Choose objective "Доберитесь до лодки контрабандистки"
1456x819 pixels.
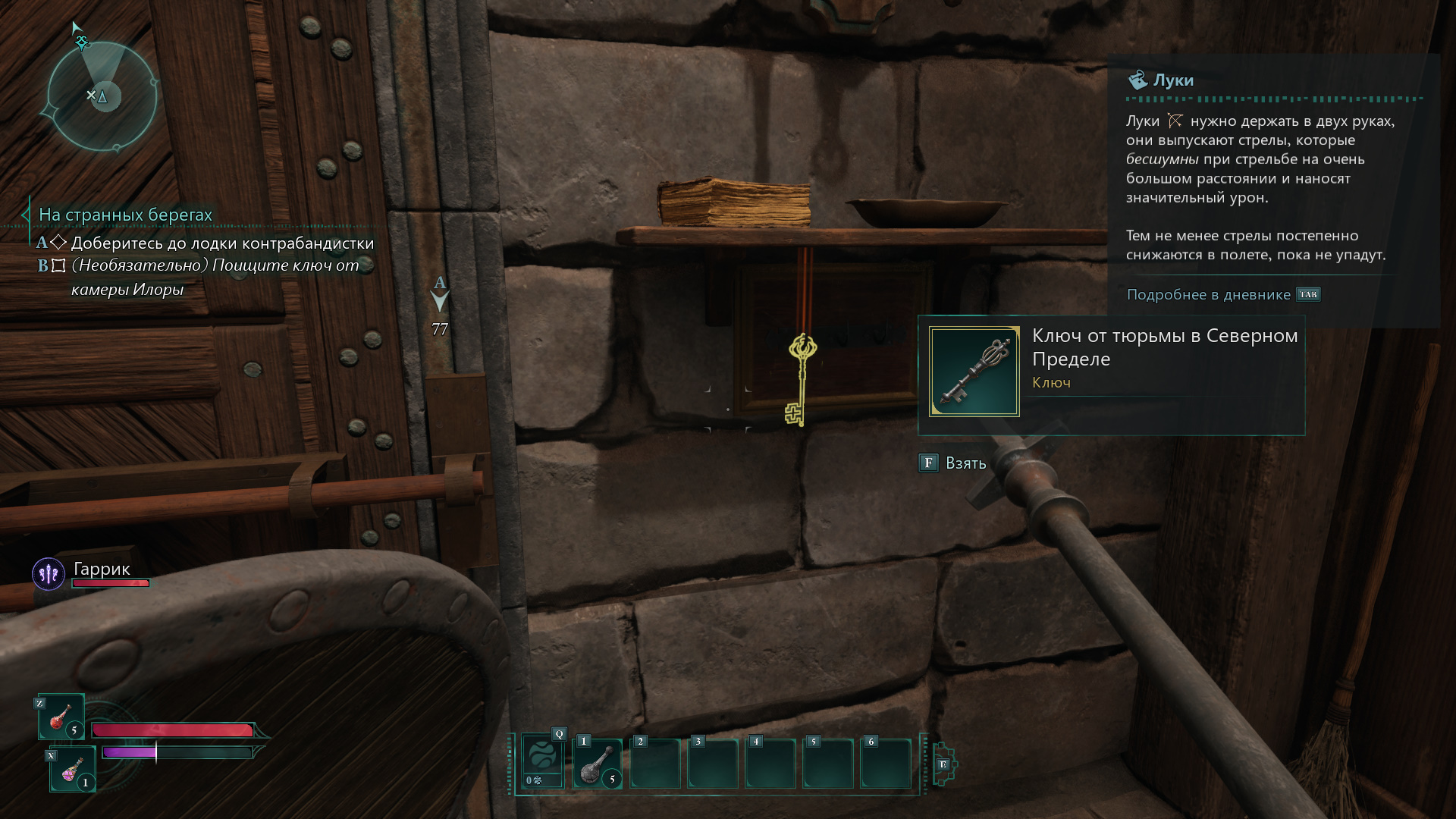tap(222, 243)
